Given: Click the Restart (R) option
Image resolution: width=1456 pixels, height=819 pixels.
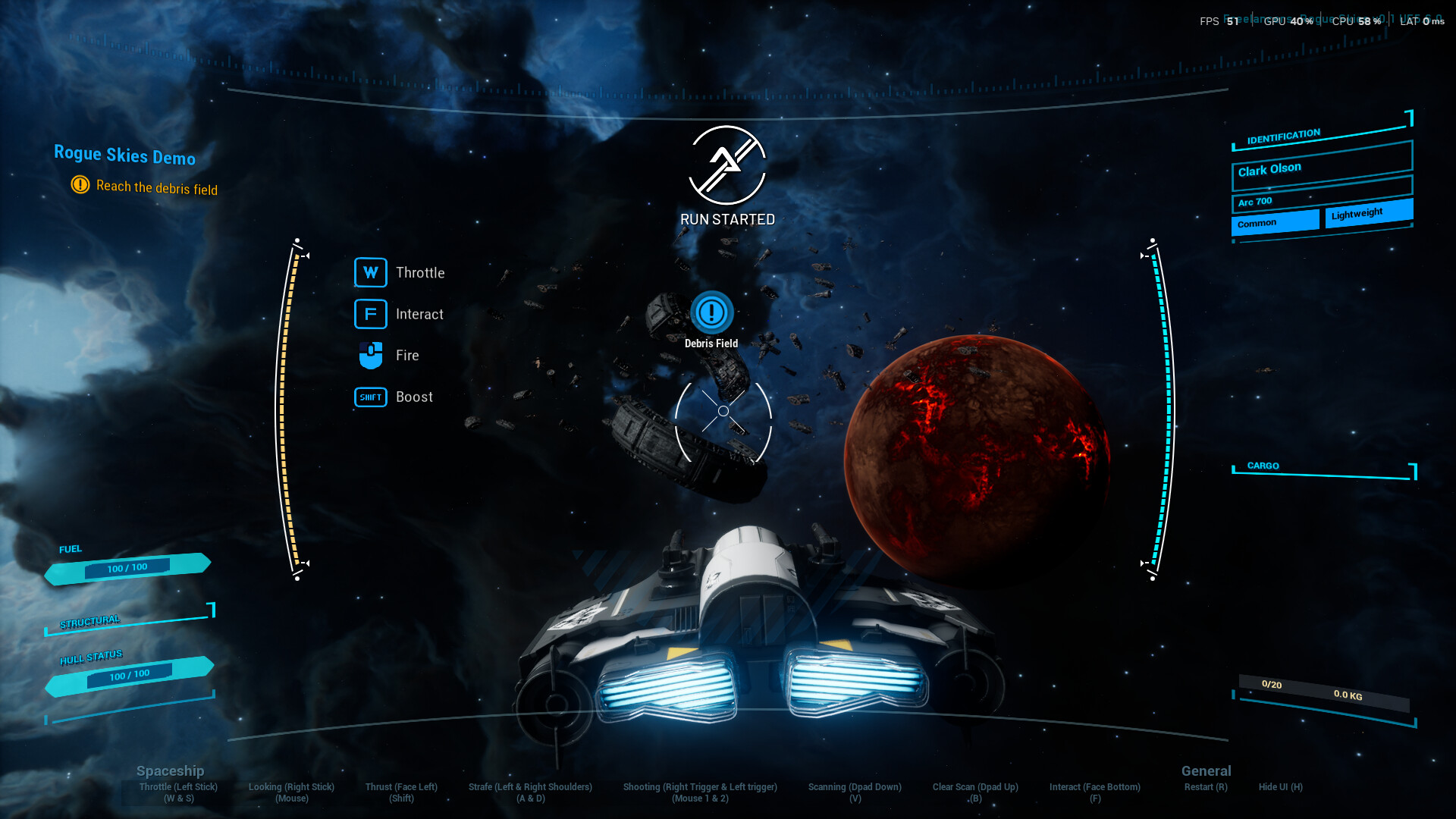Looking at the screenshot, I should coord(1206,787).
